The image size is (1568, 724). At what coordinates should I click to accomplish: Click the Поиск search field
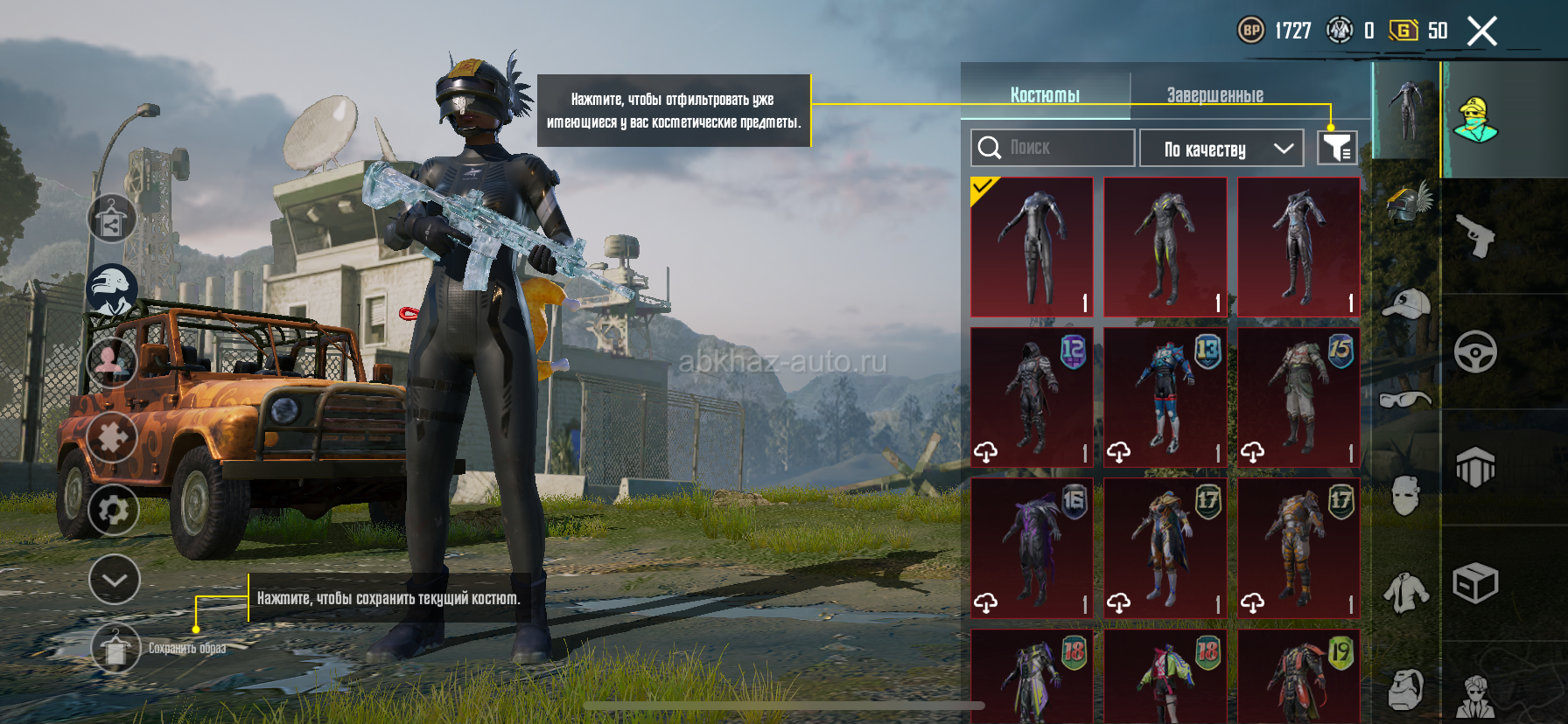(x=1052, y=148)
